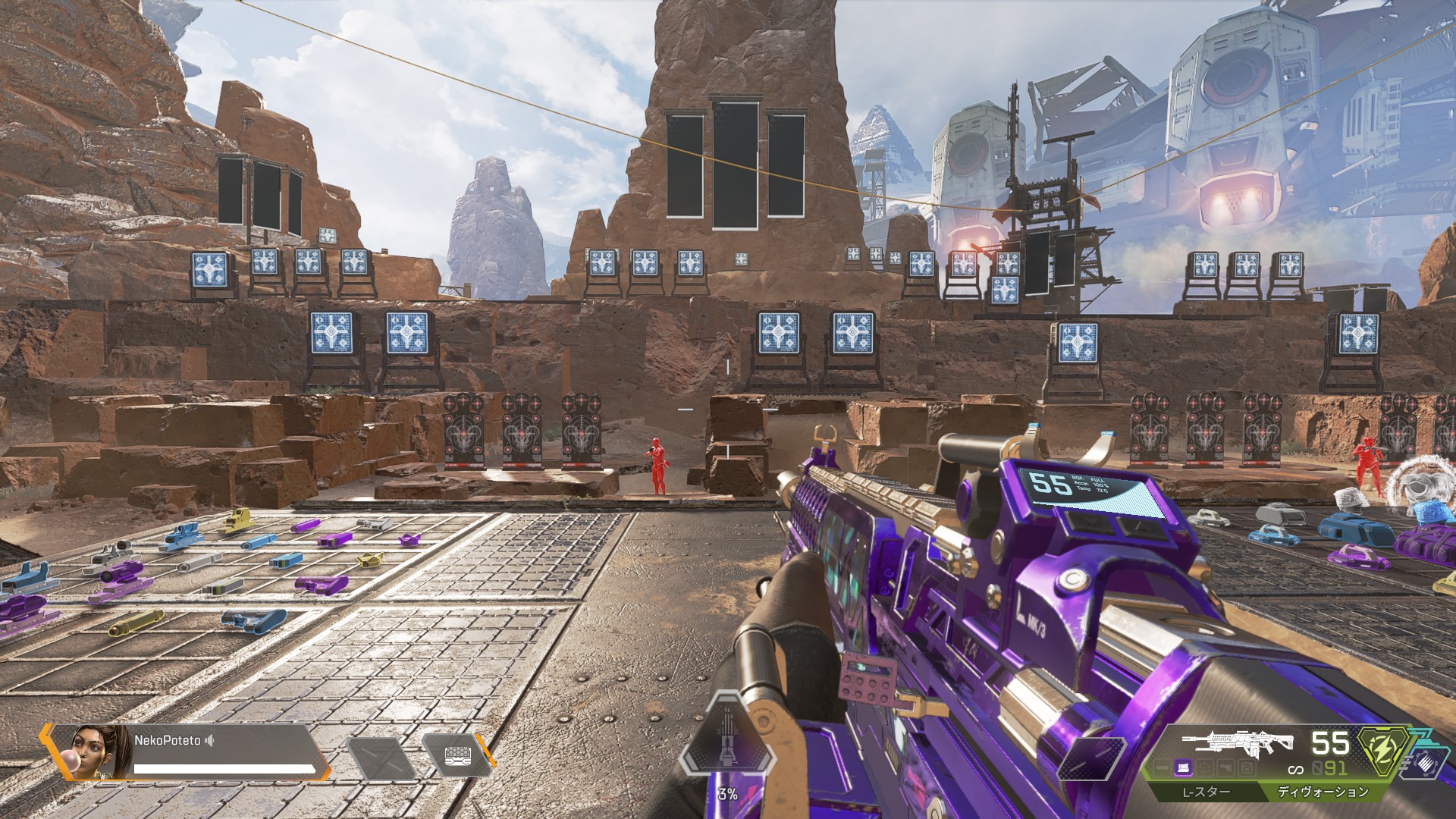Click the energy ammo lightning icon

pyautogui.click(x=1383, y=748)
